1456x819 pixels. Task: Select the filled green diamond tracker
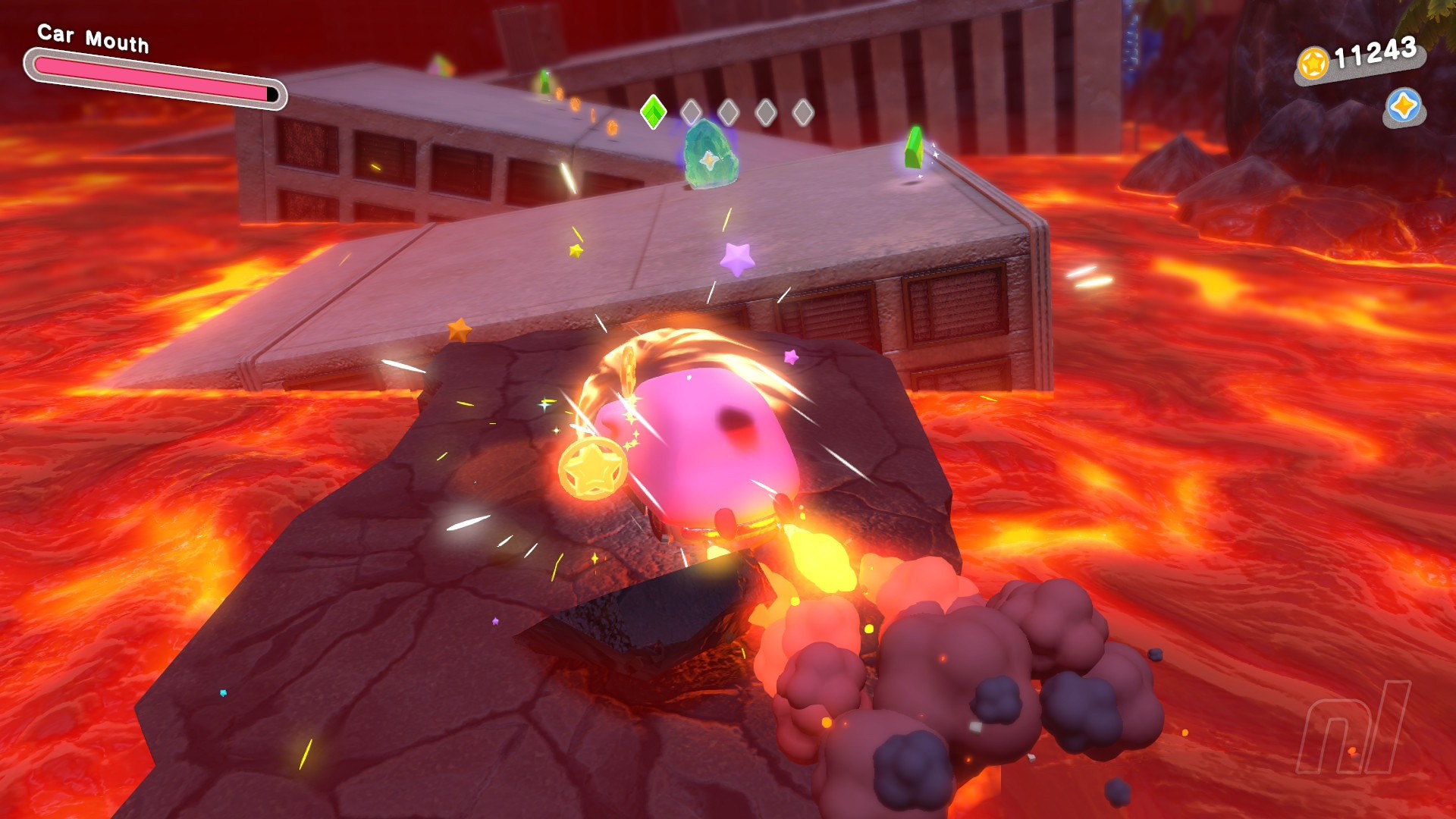coord(653,112)
